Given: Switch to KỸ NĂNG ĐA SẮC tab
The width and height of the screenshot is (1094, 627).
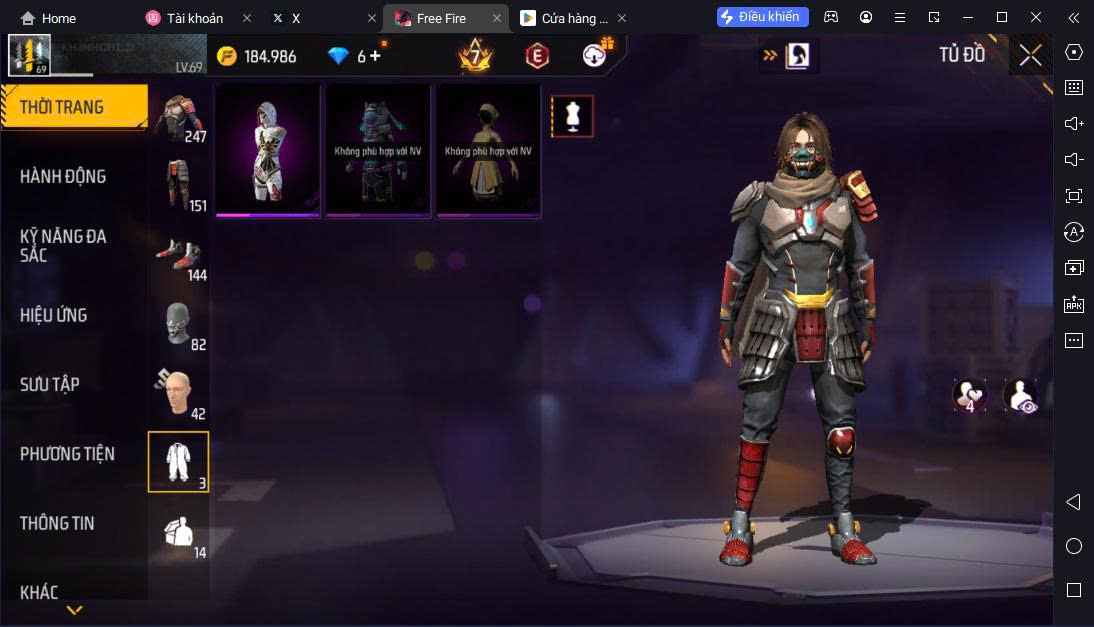Looking at the screenshot, I should pyautogui.click(x=63, y=246).
